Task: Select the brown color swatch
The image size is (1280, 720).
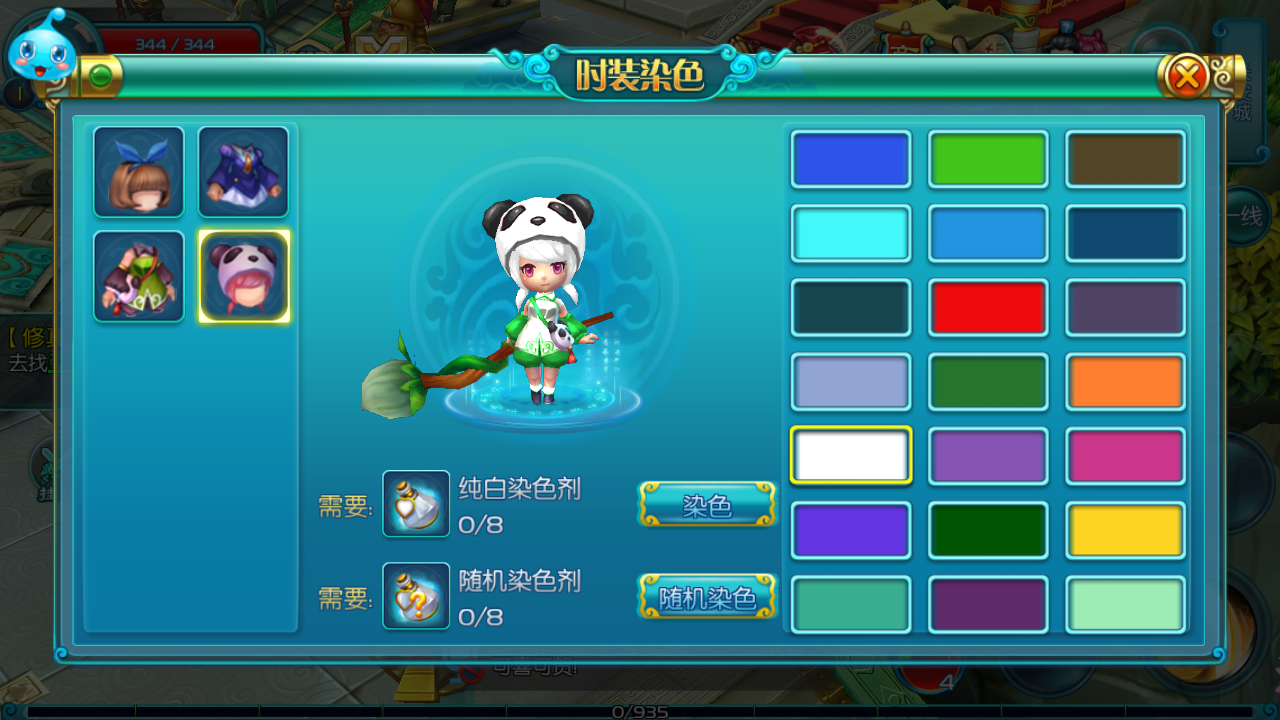Action: tap(1125, 159)
